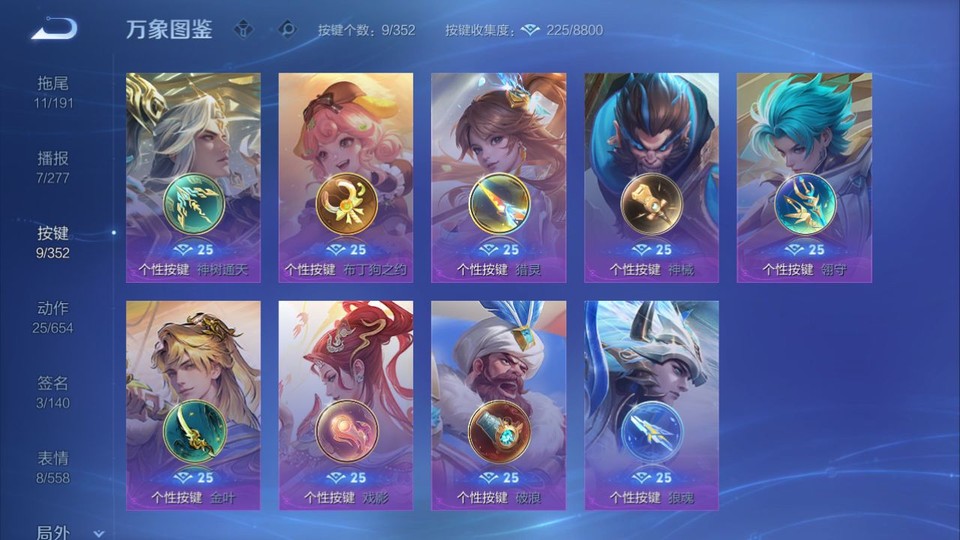Screen dimensions: 960x540
Task: Open the 签名 tab
Action: coord(54,392)
